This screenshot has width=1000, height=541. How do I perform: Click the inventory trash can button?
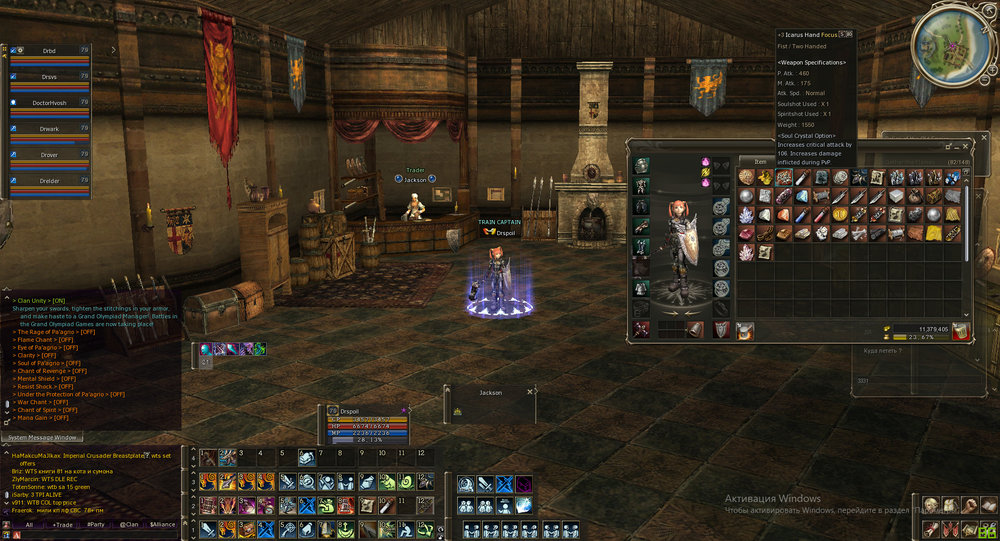tap(960, 331)
